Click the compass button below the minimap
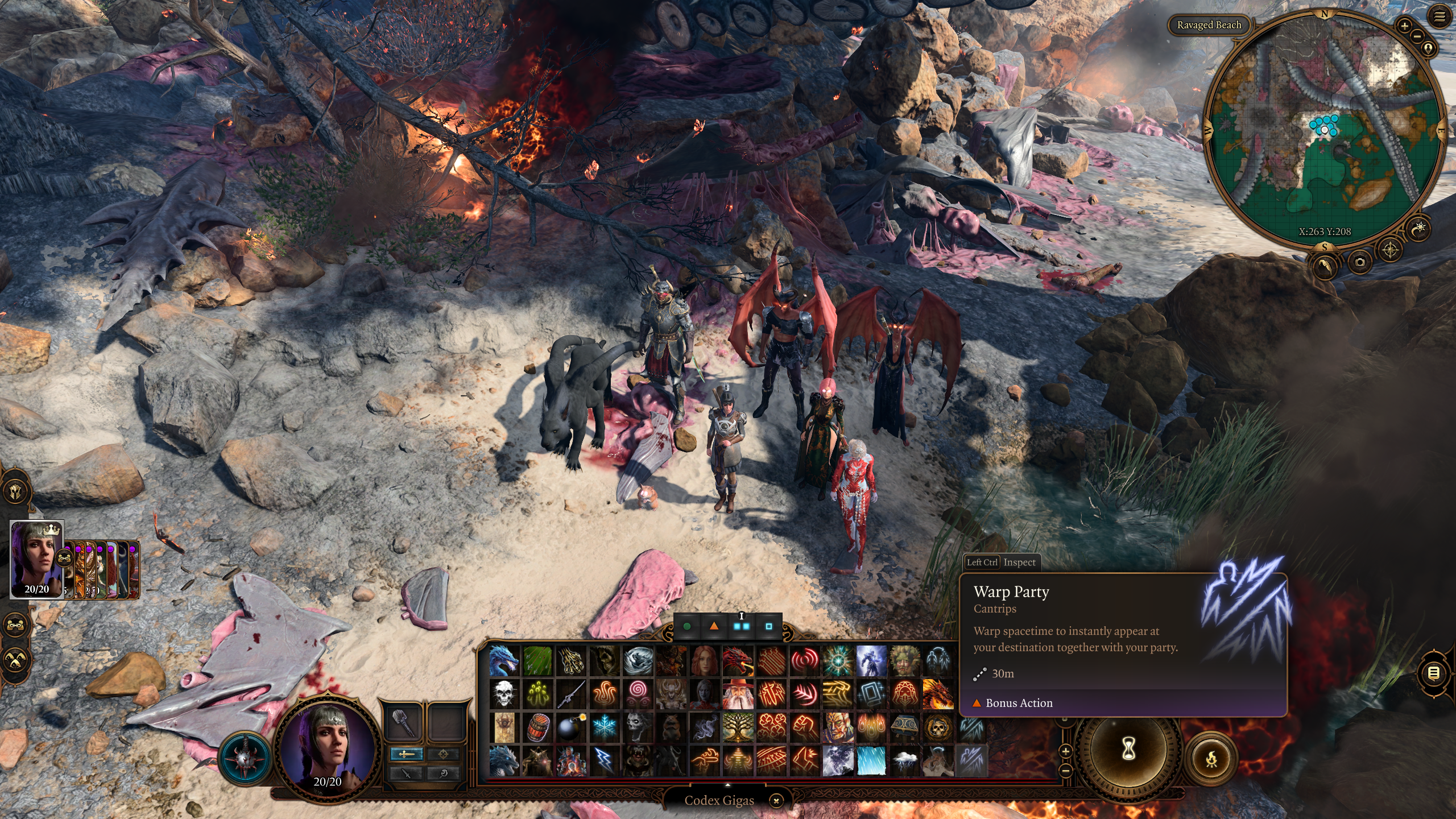Viewport: 1456px width, 819px height. click(1390, 250)
